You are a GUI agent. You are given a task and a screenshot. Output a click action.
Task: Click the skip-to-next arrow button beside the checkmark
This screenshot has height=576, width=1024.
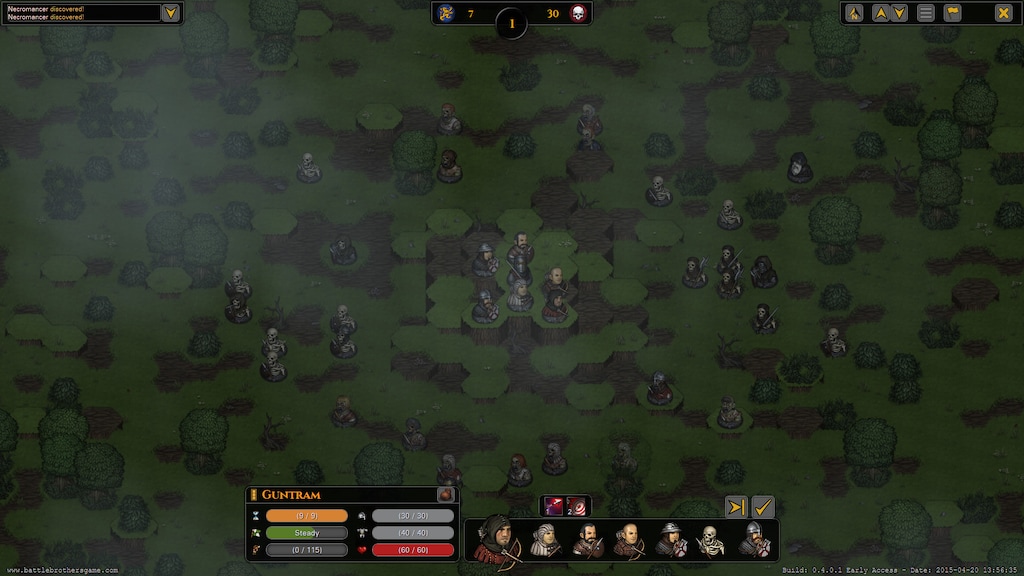pyautogui.click(x=736, y=507)
